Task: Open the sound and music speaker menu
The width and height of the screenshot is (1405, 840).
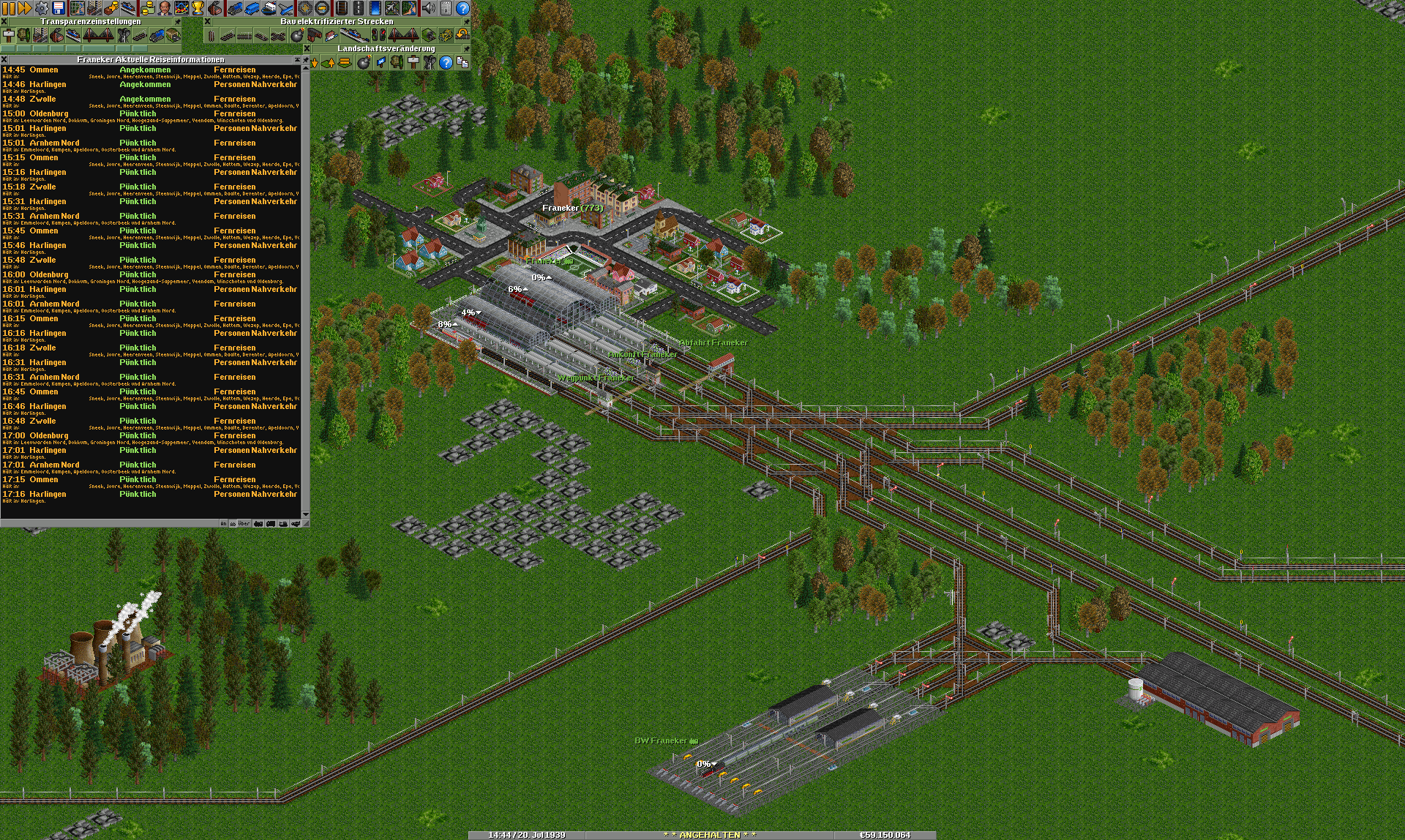Action: click(x=429, y=8)
